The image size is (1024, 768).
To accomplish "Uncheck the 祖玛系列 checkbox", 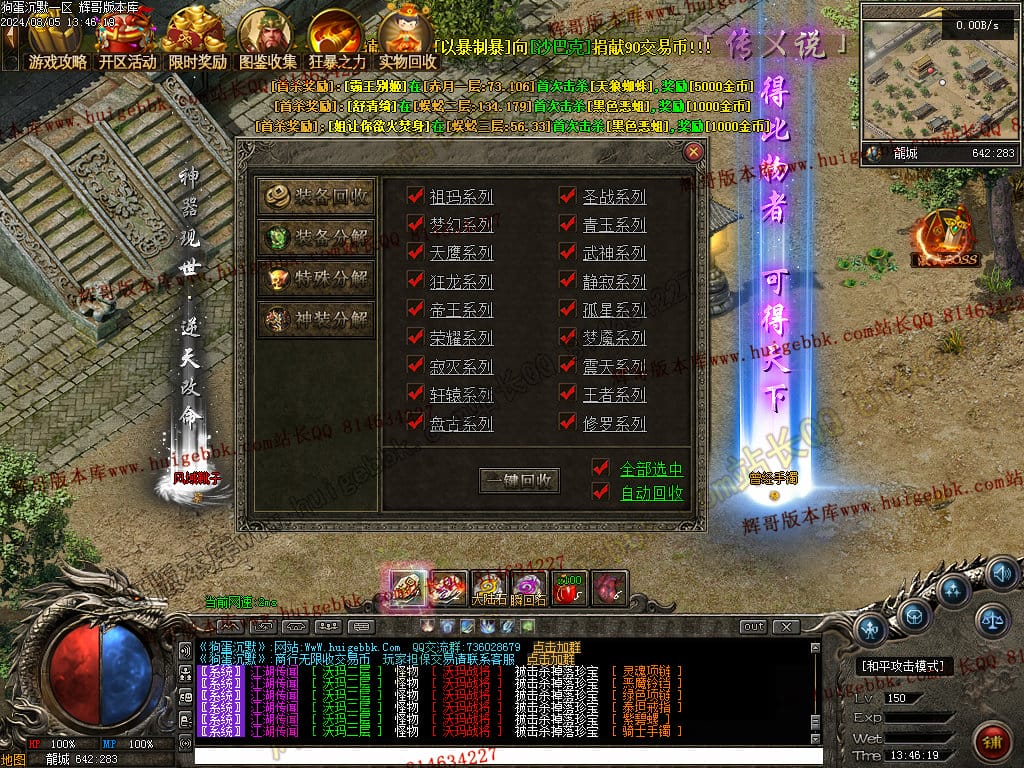I will [x=416, y=196].
